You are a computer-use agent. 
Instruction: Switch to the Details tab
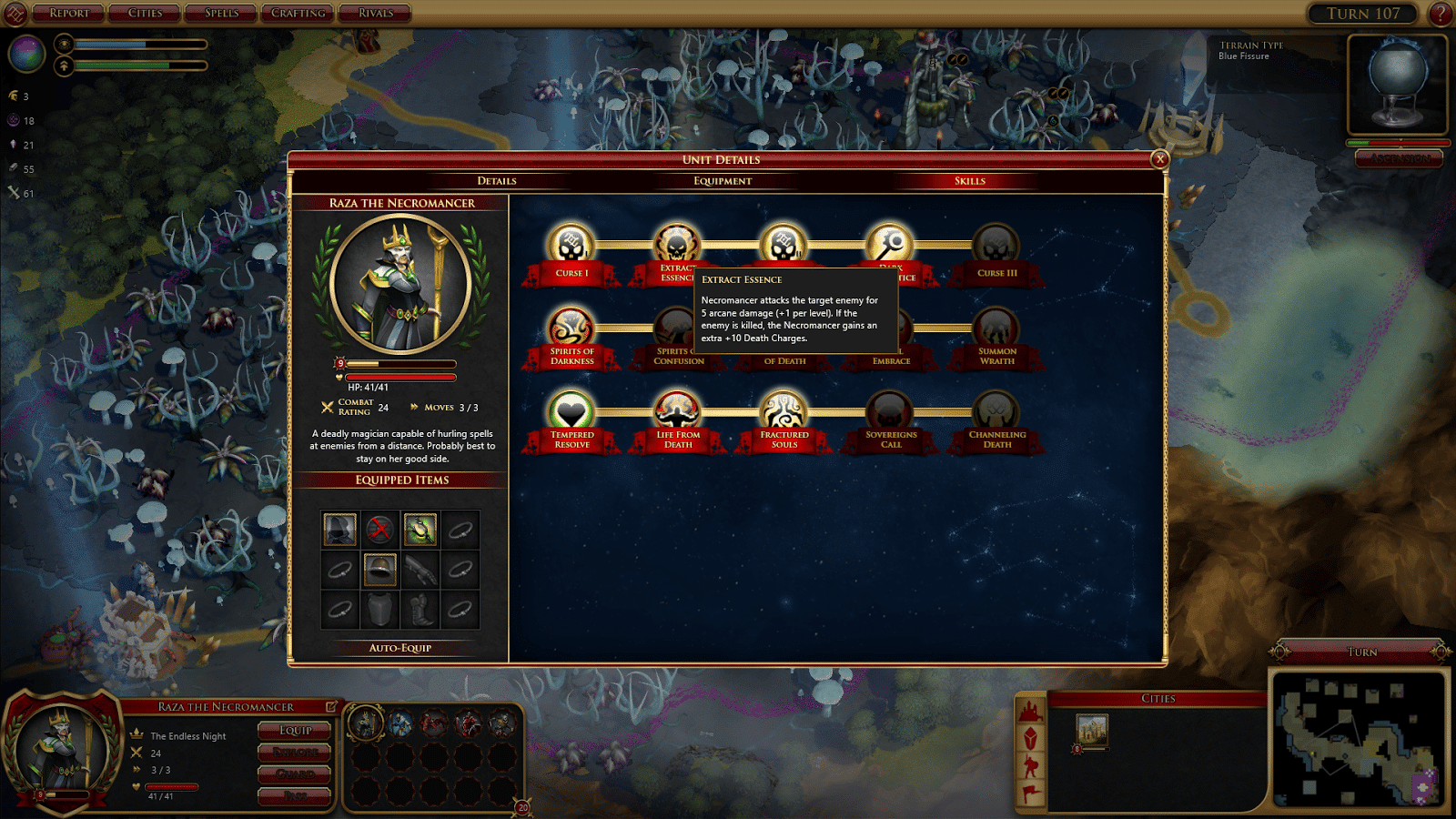click(497, 181)
